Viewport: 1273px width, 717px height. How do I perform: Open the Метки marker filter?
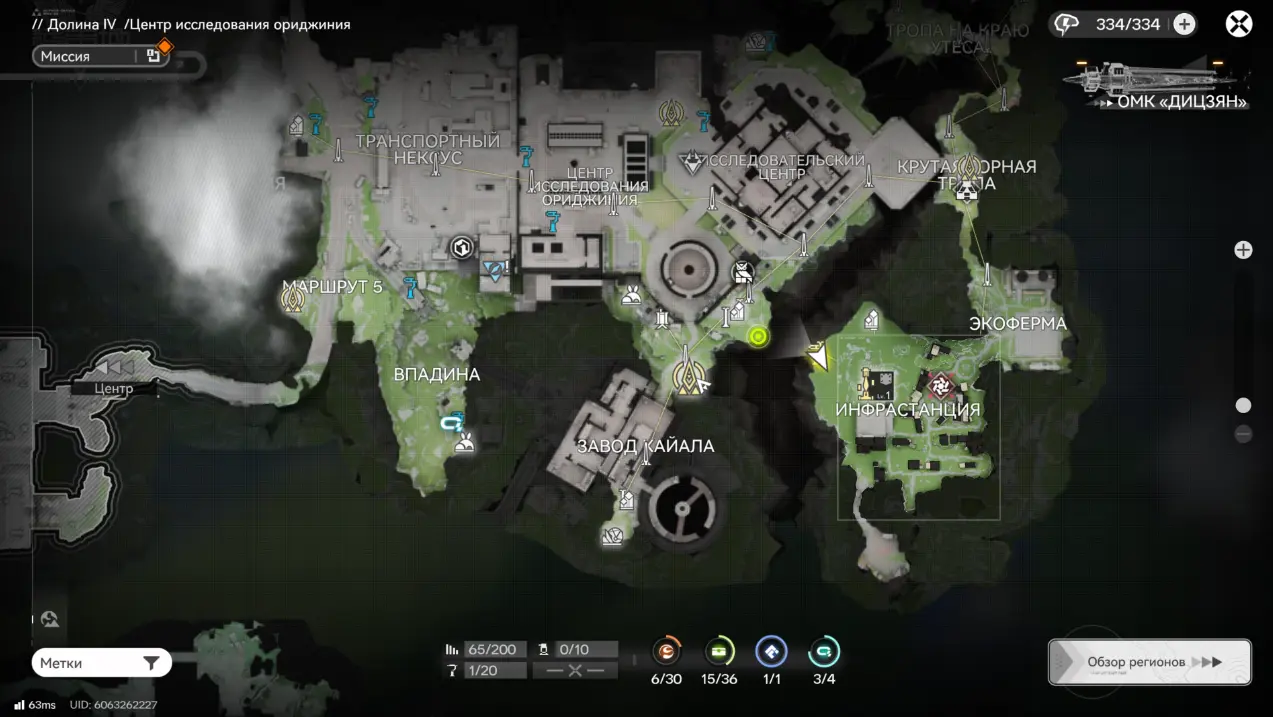pyautogui.click(x=101, y=663)
